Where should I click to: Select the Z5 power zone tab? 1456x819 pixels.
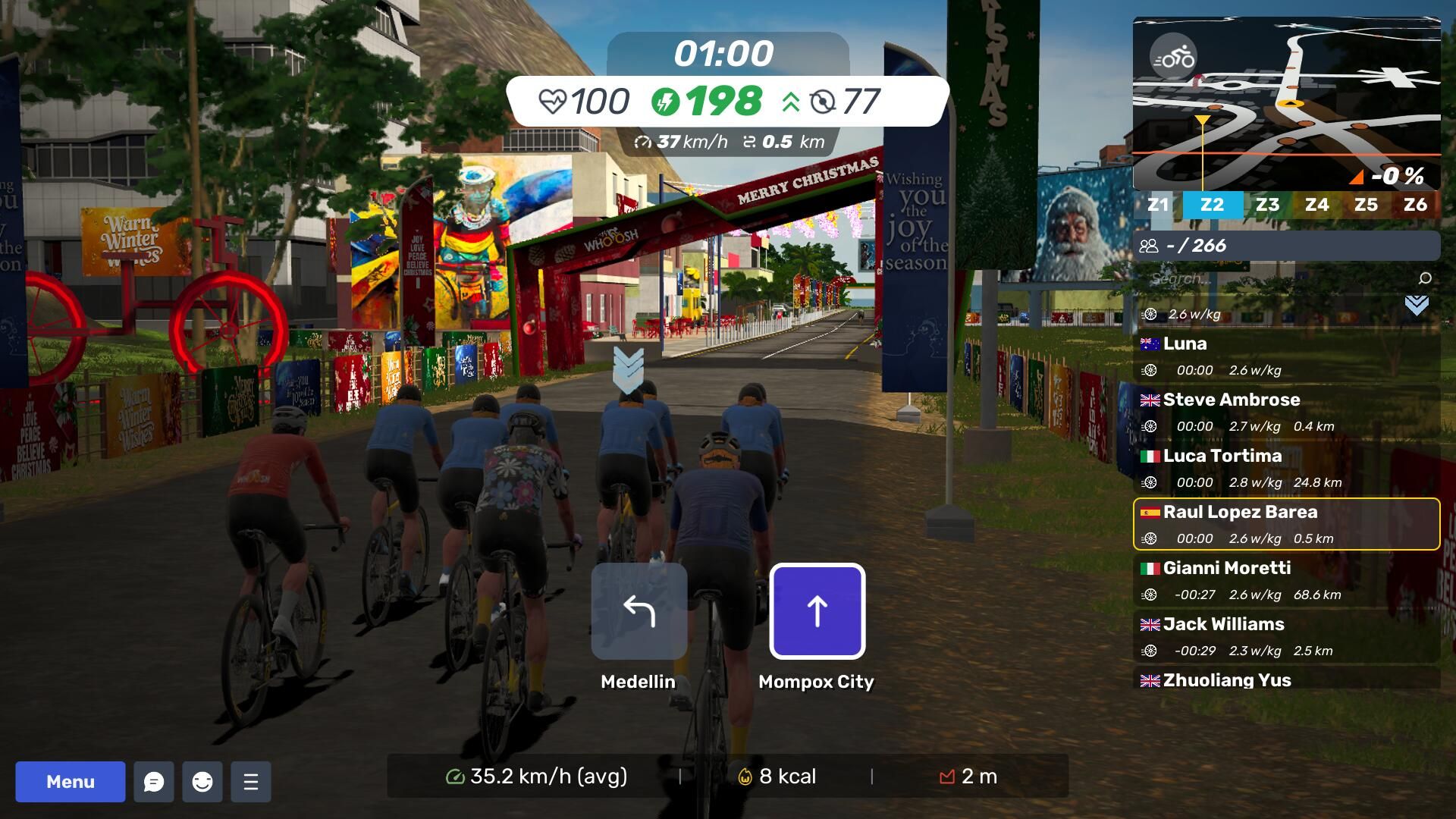(x=1366, y=205)
